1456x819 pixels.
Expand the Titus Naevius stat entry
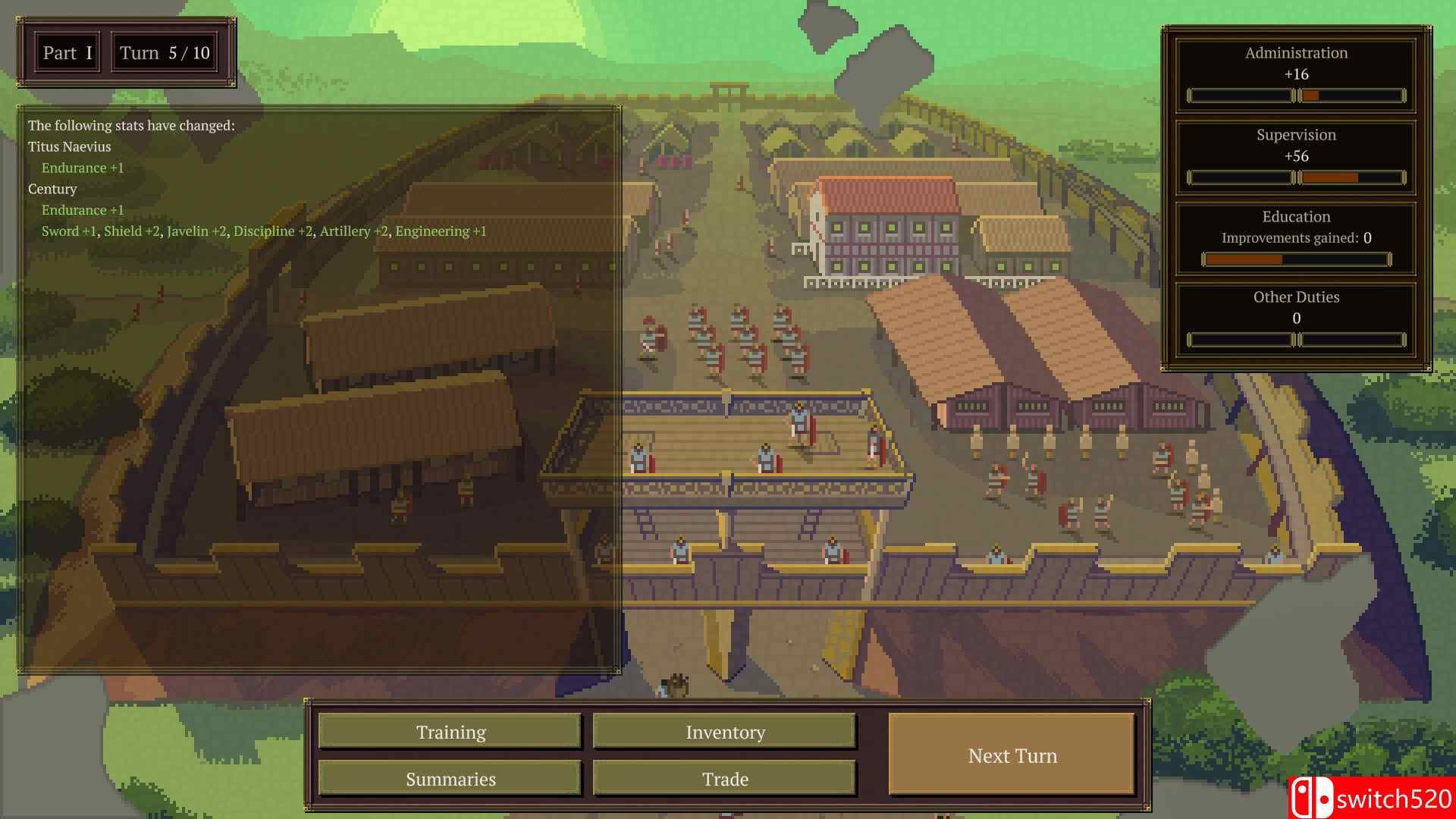[x=70, y=146]
